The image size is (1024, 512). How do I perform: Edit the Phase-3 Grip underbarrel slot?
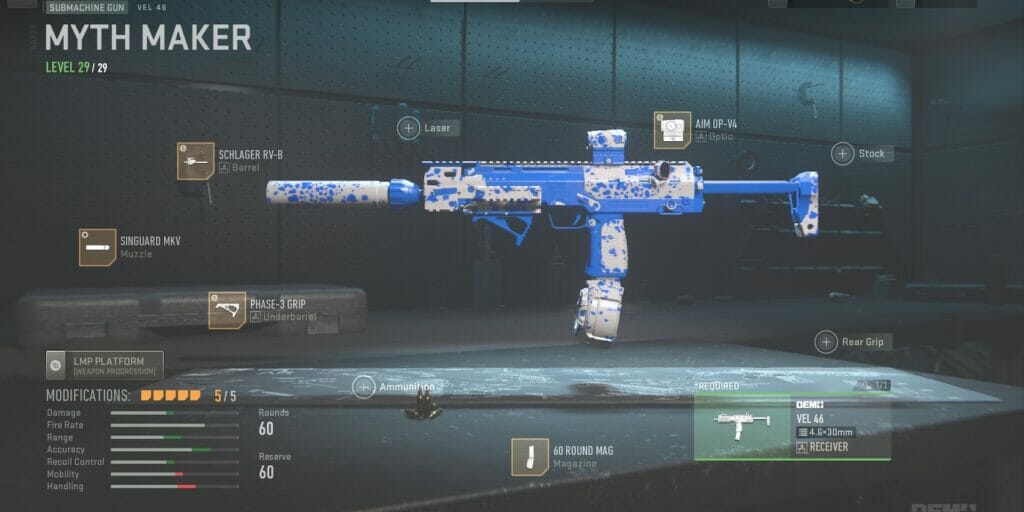click(x=228, y=310)
